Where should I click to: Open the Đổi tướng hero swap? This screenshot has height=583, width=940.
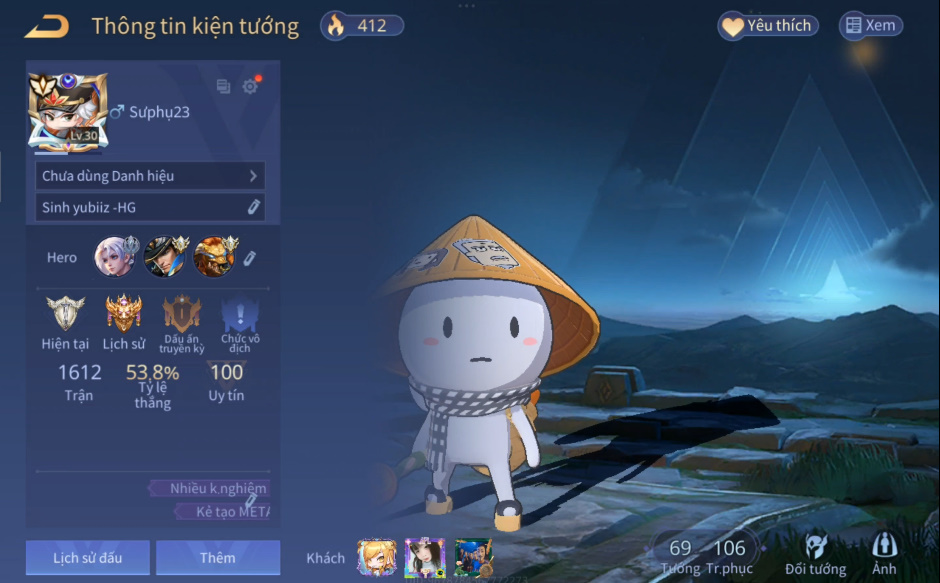pos(815,555)
